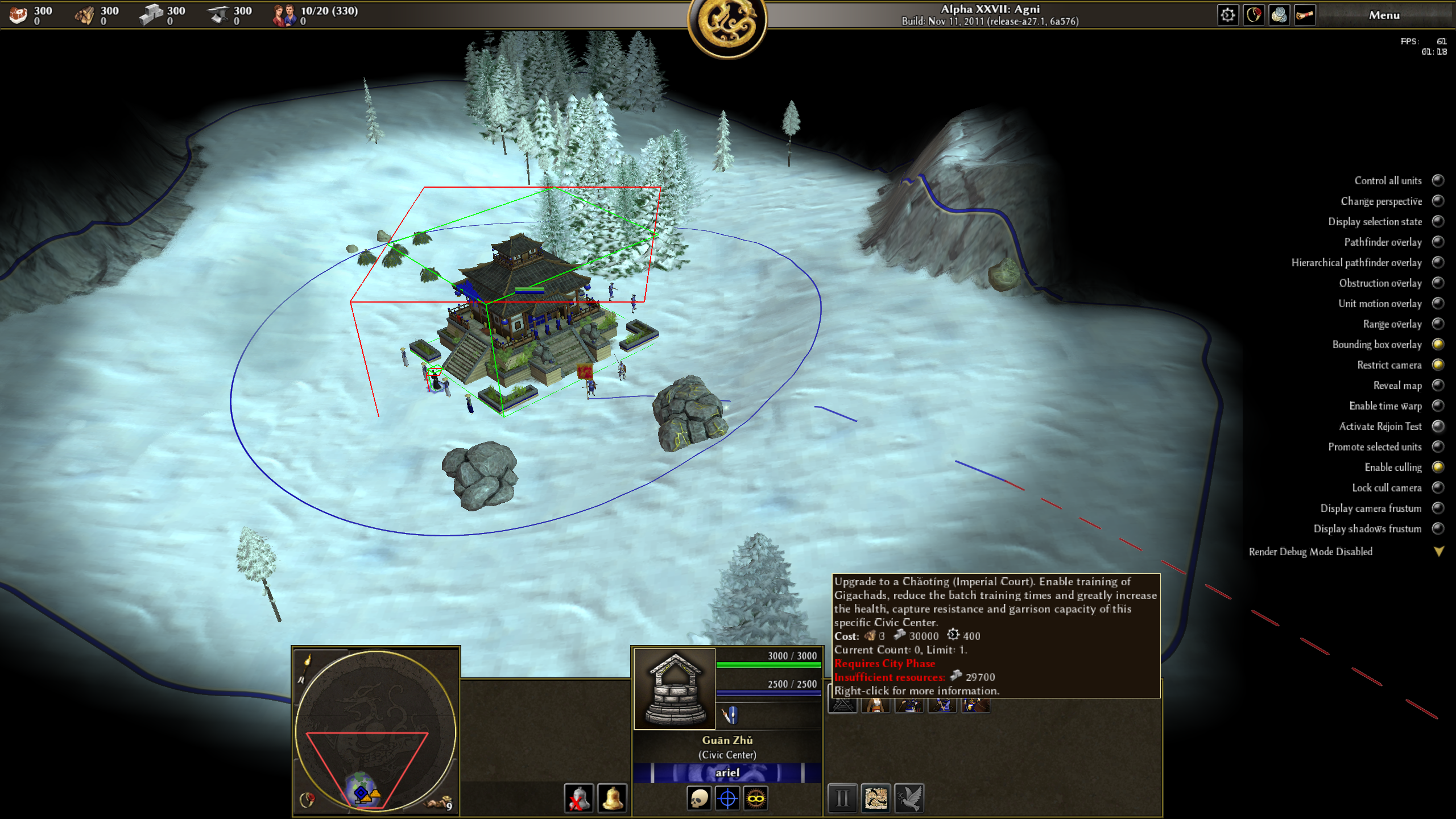
Task: Click the skull delete icon
Action: (x=699, y=798)
